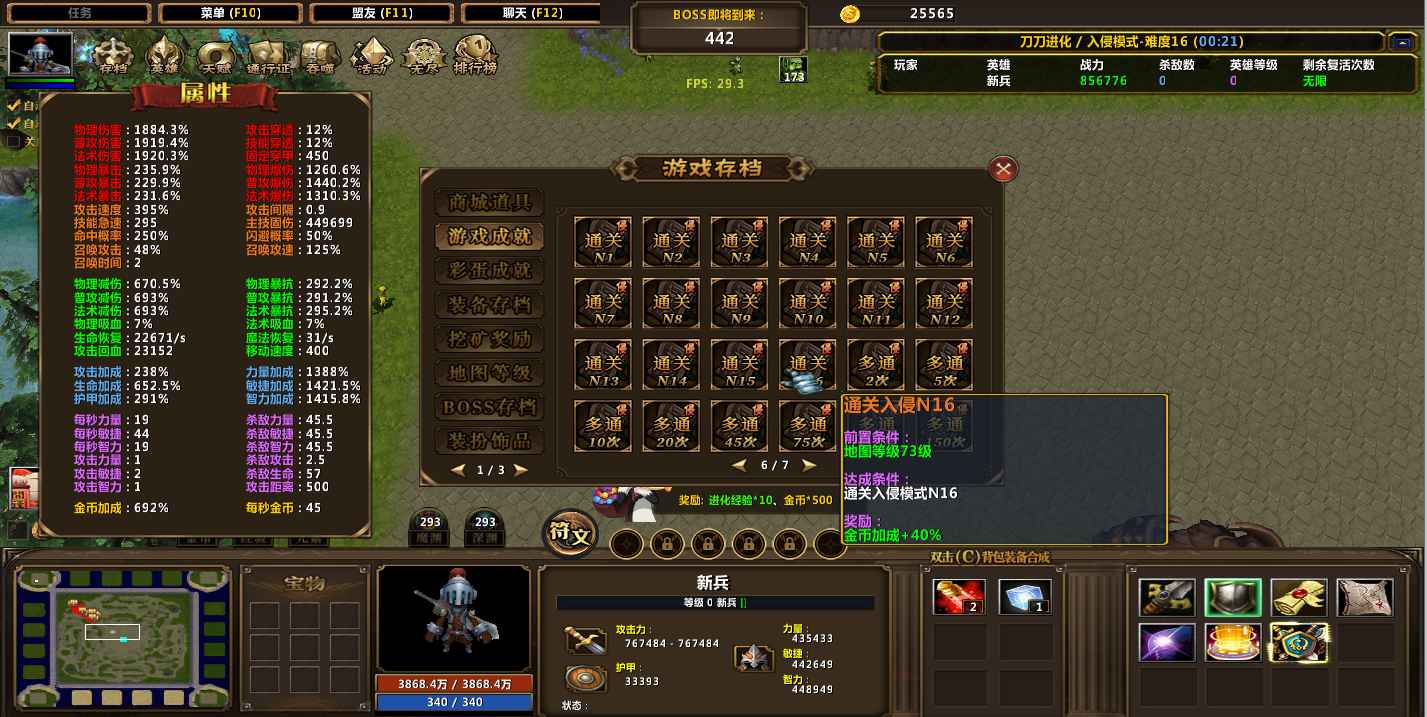Open the 通行证 pass icon
Image resolution: width=1427 pixels, height=717 pixels.
[x=268, y=57]
